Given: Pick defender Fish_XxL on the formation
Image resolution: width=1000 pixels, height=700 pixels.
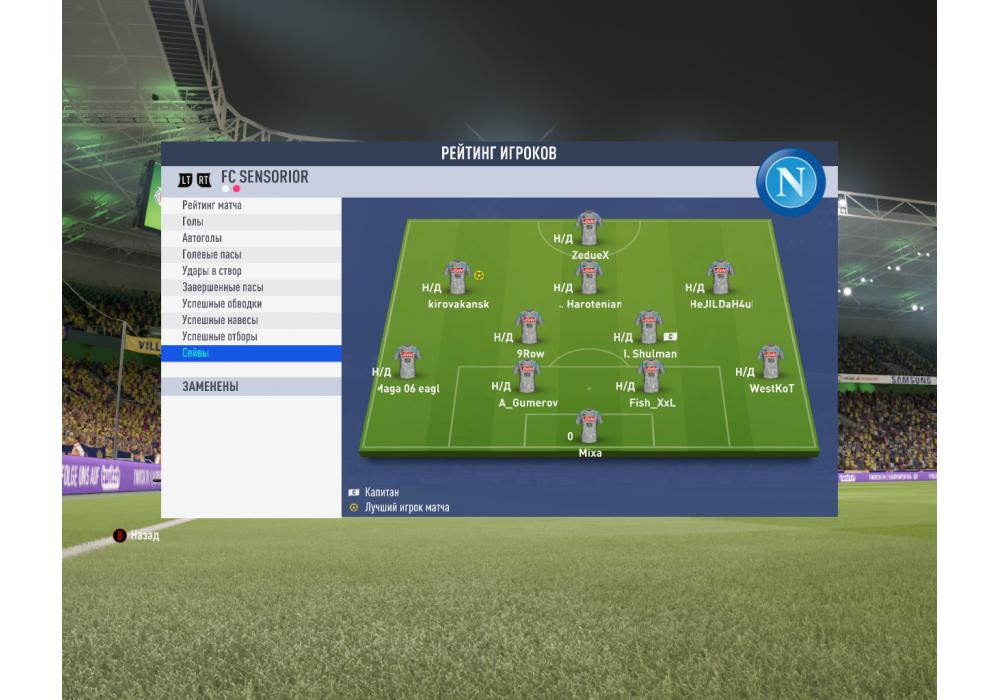Looking at the screenshot, I should [651, 376].
